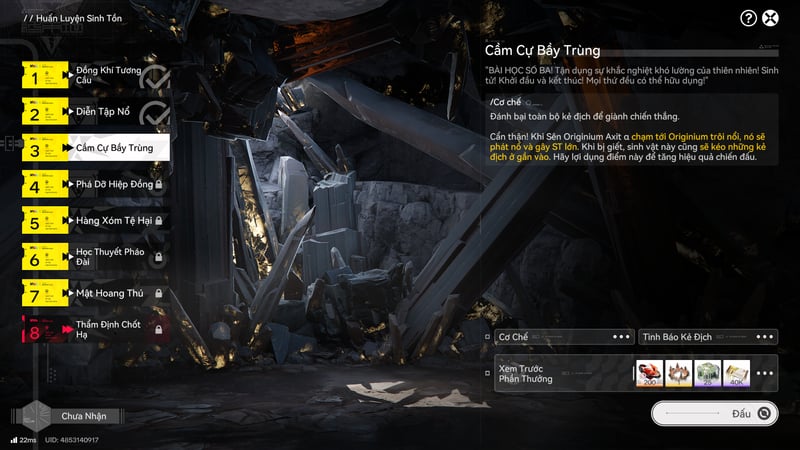Select locked stage 7 Mật Hoang Thú

click(95, 294)
